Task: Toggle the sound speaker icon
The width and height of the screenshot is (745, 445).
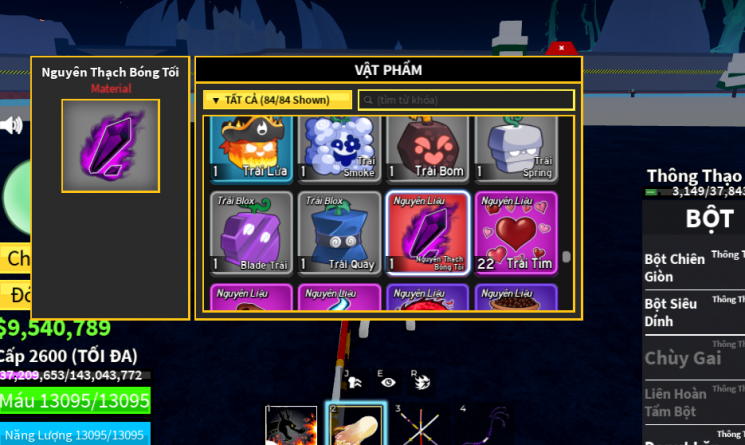Action: pos(12,125)
